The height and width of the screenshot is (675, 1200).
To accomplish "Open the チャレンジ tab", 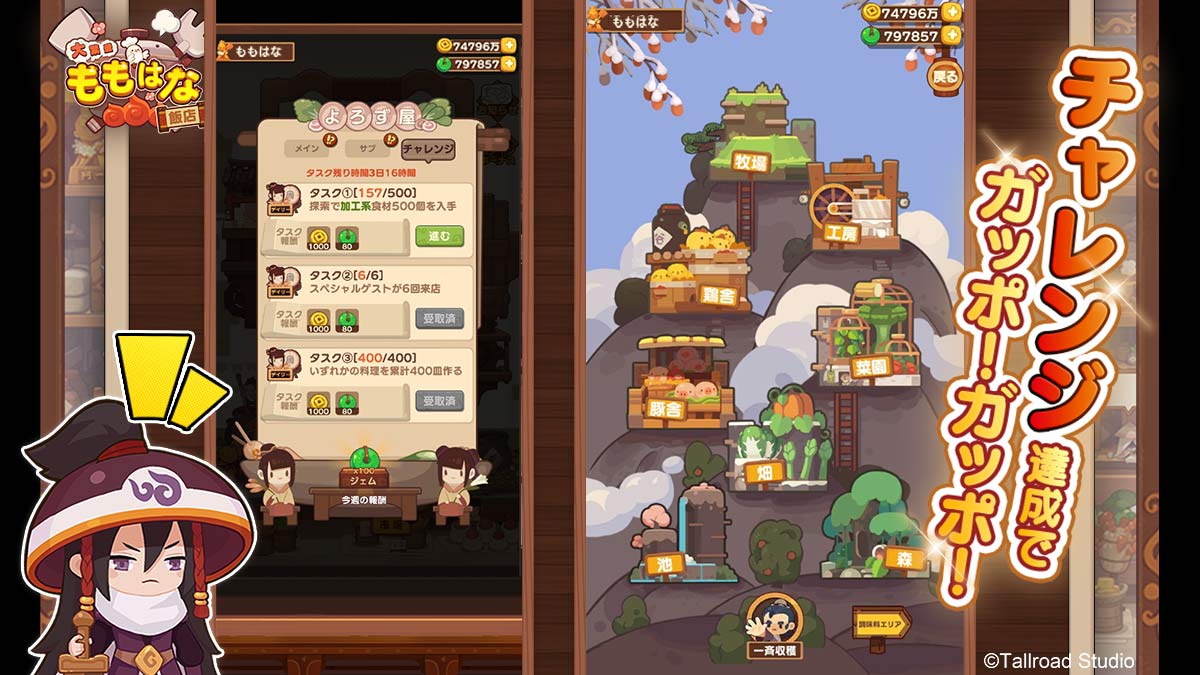I will pyautogui.click(x=427, y=149).
